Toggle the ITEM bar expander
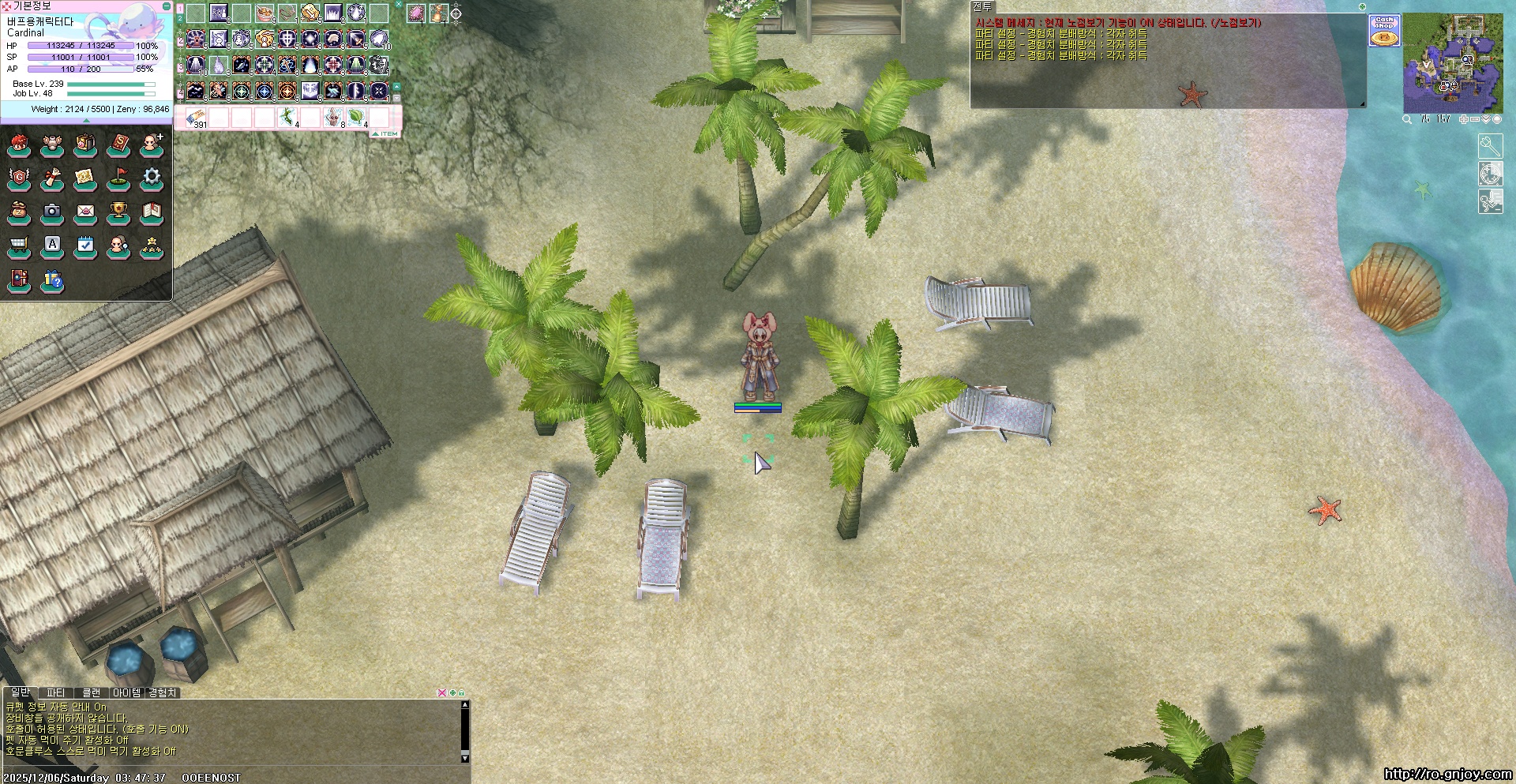This screenshot has width=1516, height=784. (x=385, y=134)
